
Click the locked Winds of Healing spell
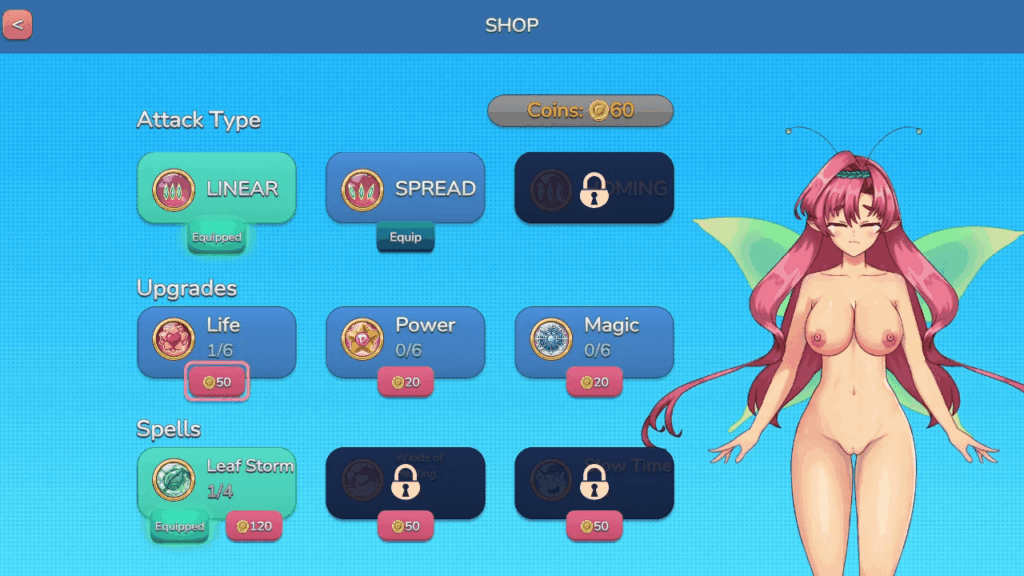click(405, 480)
